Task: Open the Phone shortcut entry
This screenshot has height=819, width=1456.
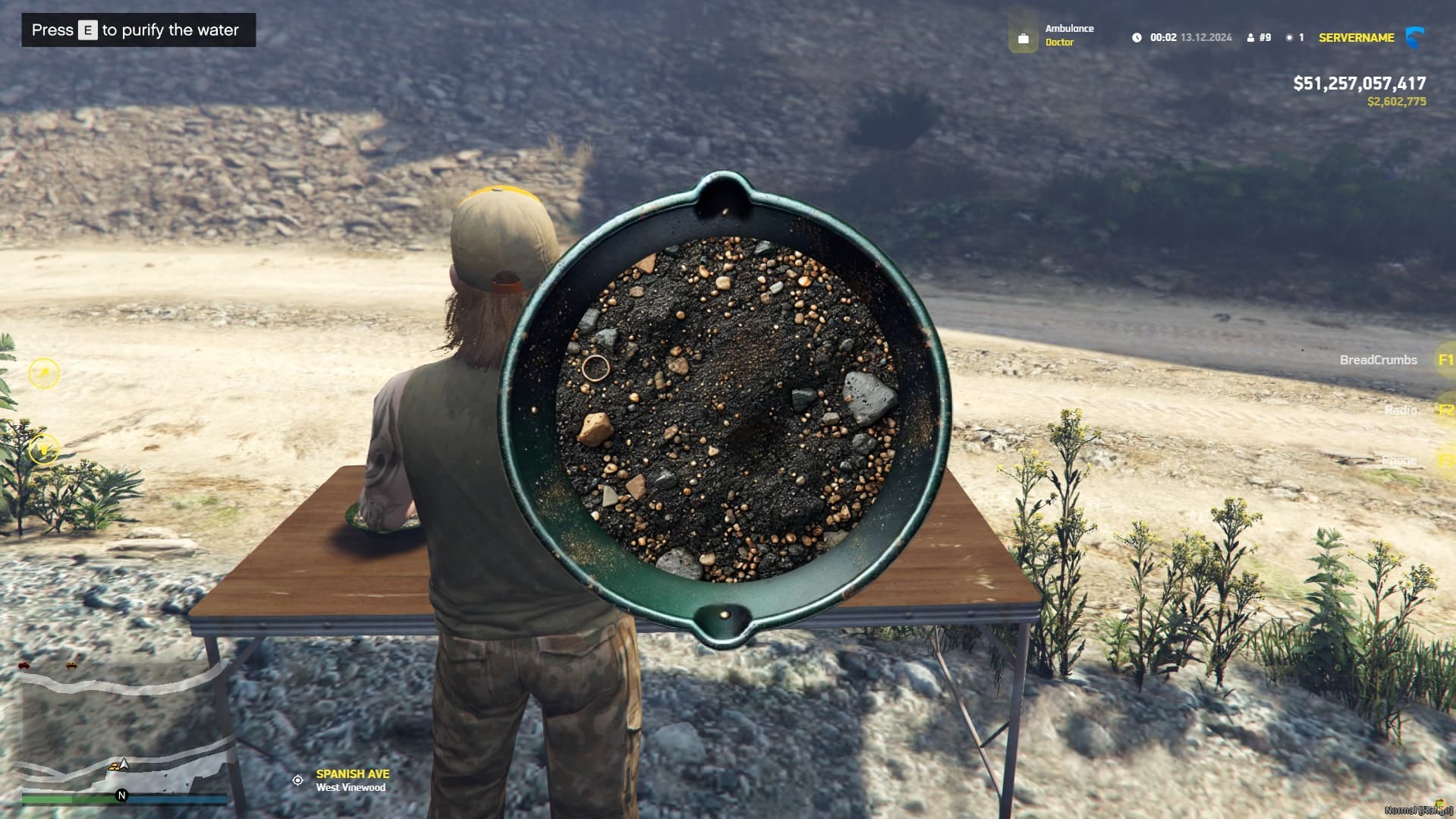Action: point(1399,460)
